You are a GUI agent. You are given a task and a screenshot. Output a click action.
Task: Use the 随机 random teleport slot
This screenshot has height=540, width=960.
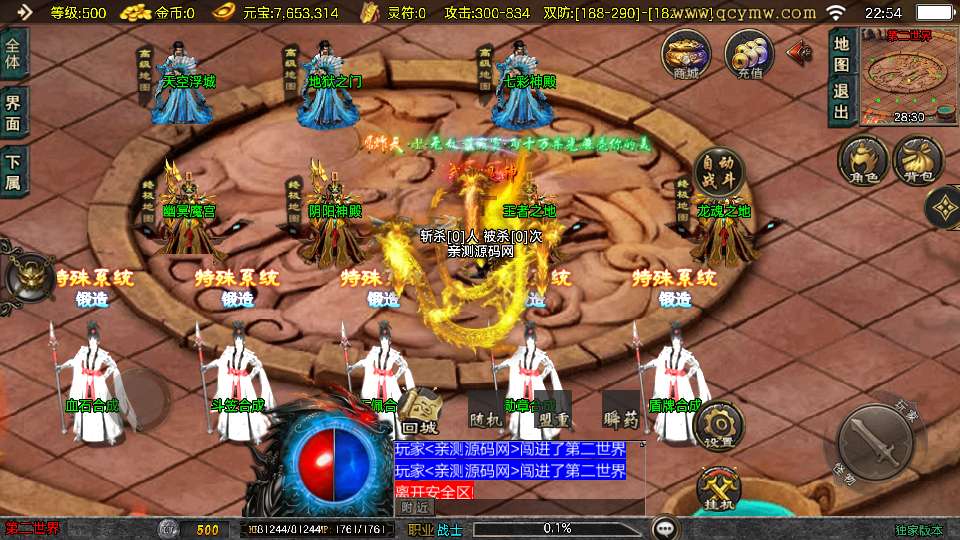[483, 410]
